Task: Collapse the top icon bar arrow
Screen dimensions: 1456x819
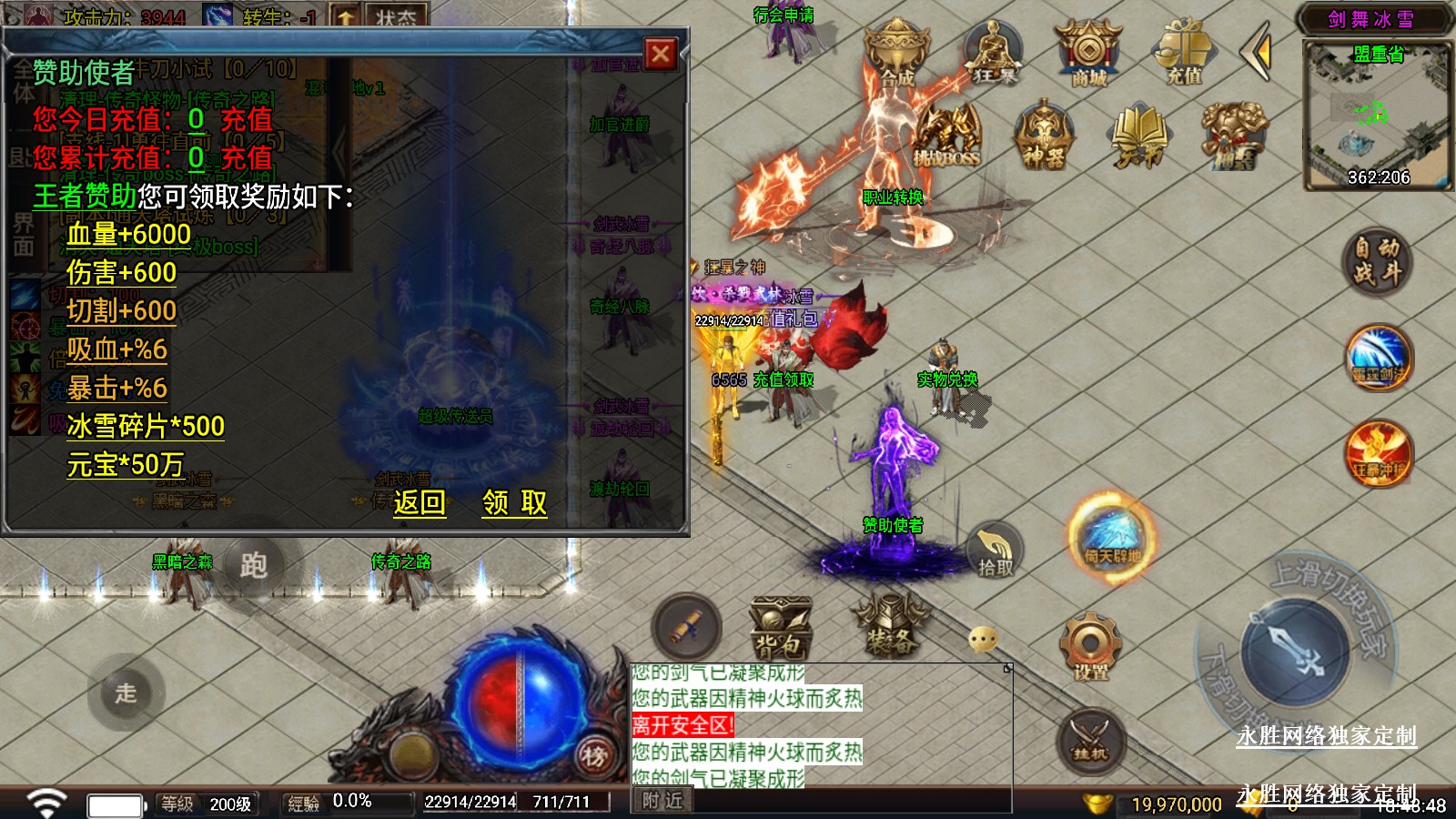Action: (1257, 53)
